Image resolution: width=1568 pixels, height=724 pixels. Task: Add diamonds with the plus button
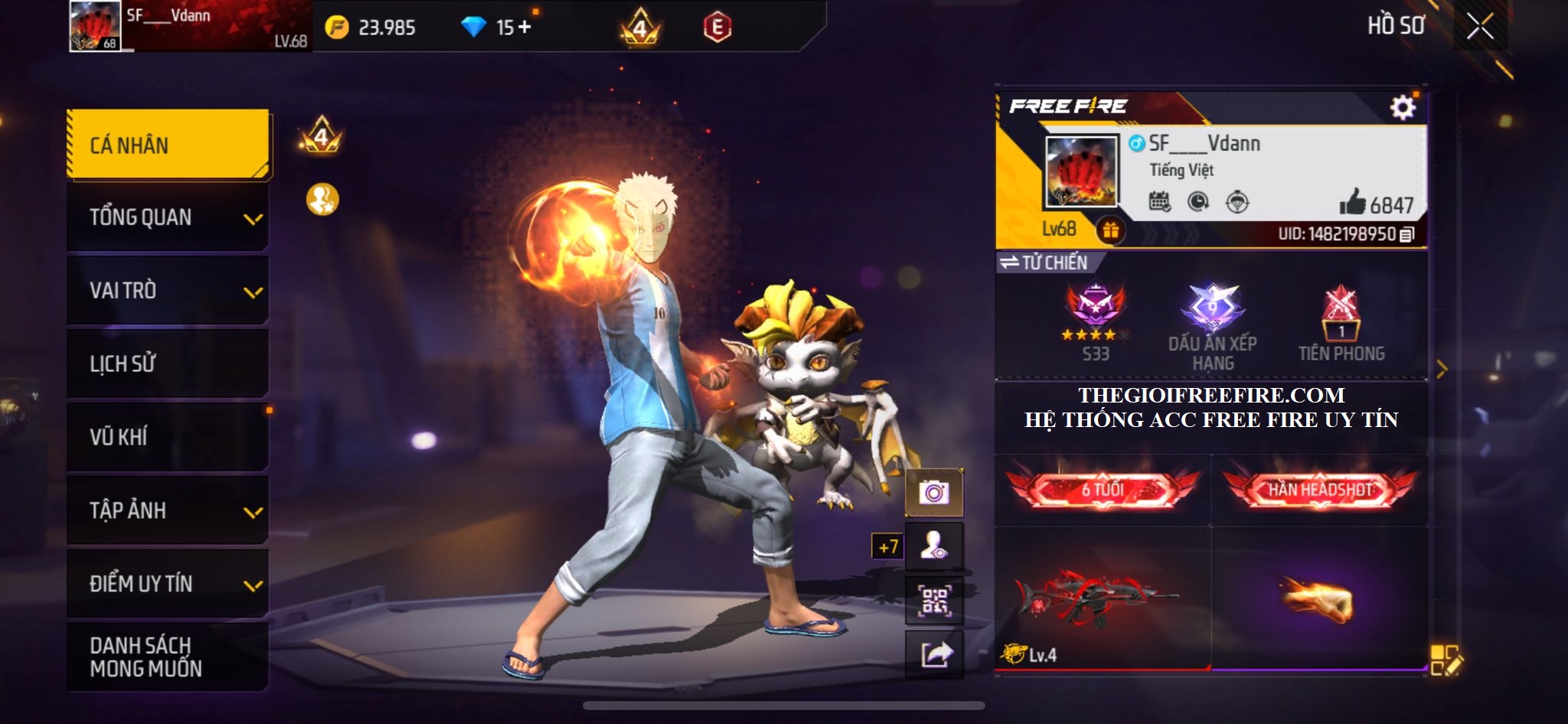coord(524,28)
